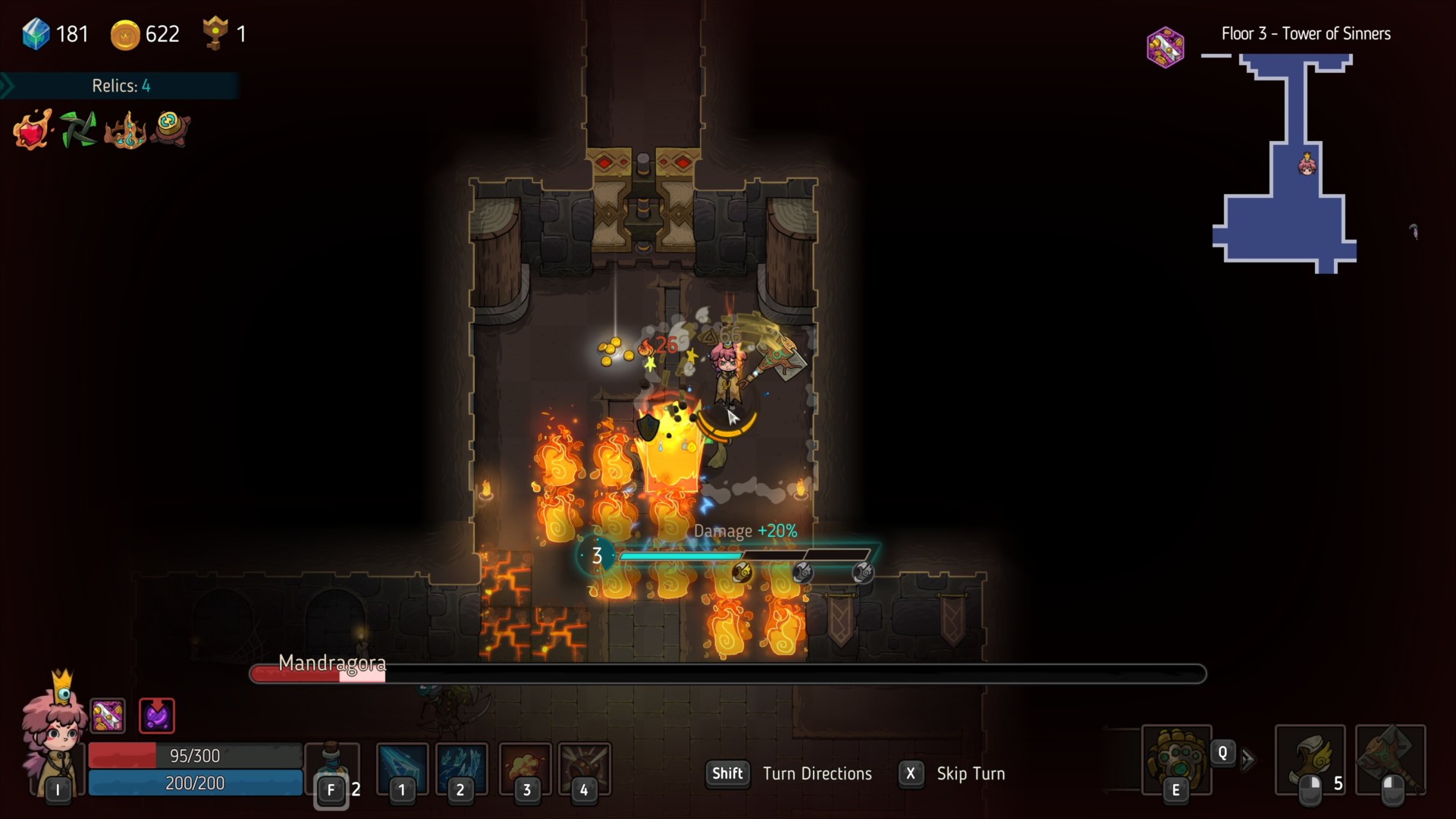Select the flaming red heart relic

pos(33,129)
